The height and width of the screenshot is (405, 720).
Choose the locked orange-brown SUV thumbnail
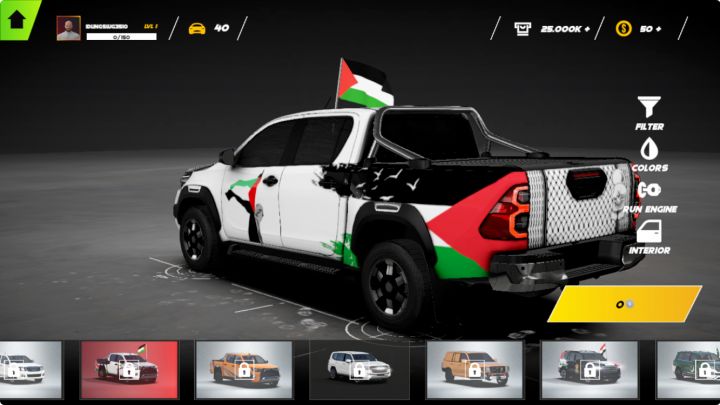pyautogui.click(x=475, y=369)
